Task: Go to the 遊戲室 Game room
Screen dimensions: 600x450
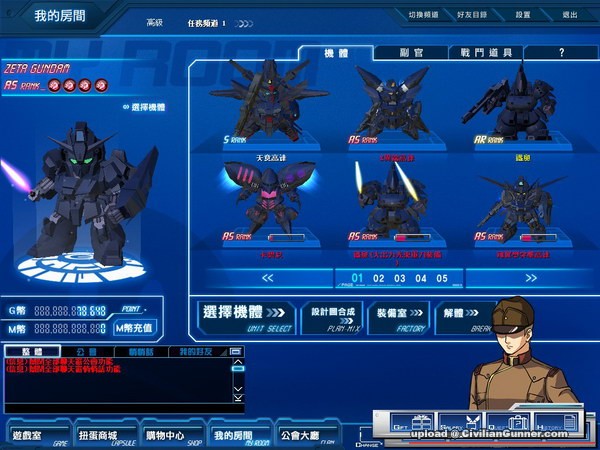Action: pos(34,437)
